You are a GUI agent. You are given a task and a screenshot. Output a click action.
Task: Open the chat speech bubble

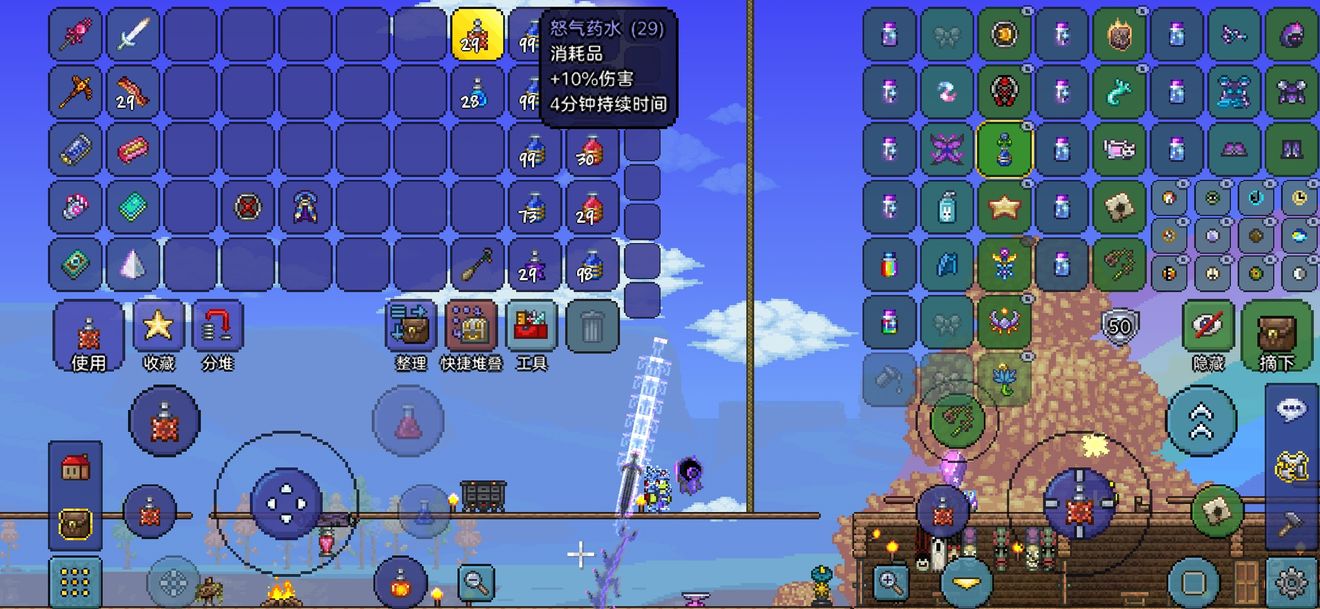(x=1292, y=408)
